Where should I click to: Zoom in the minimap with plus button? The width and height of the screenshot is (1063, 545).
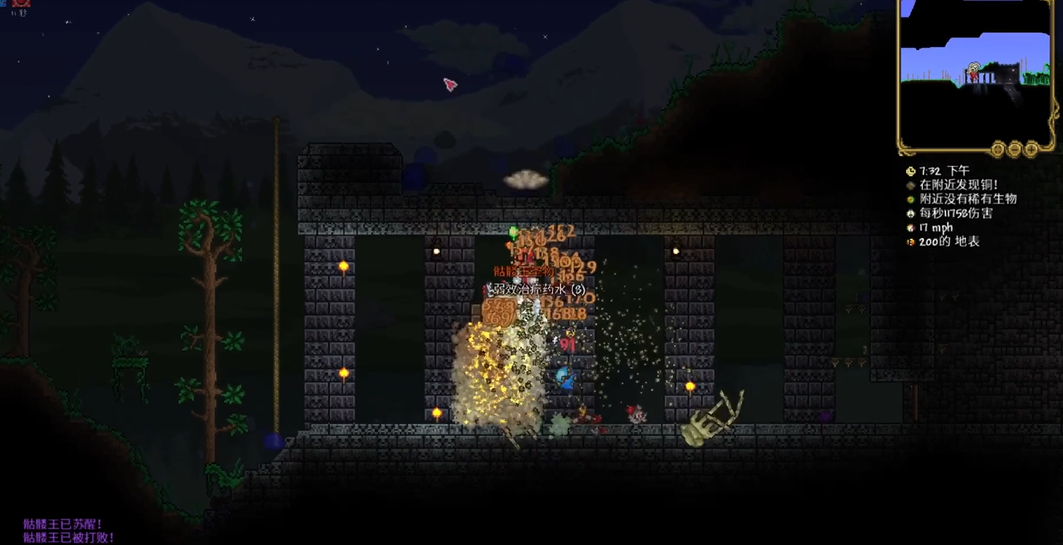pos(1030,149)
